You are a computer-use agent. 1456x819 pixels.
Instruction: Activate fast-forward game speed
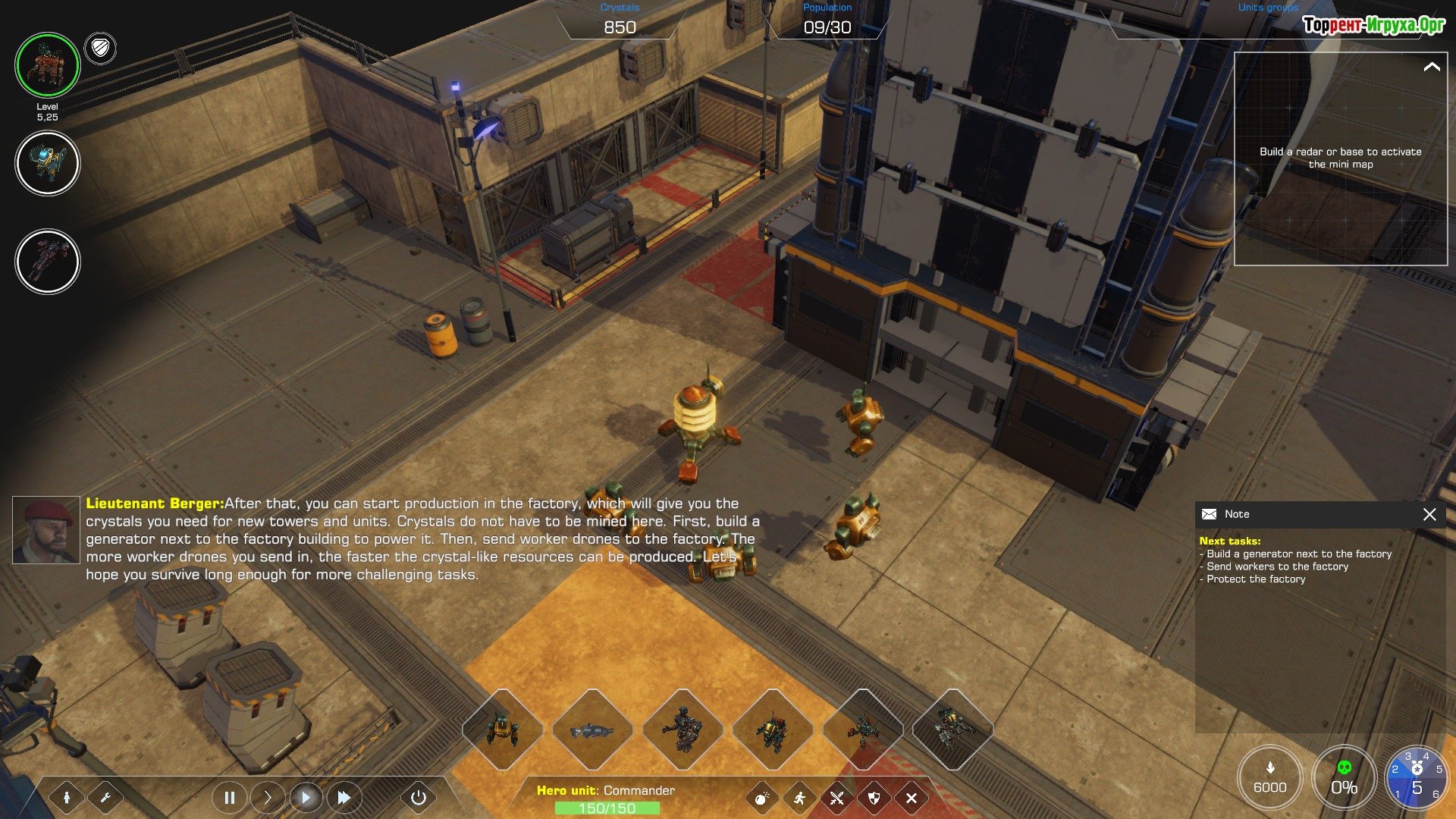point(344,798)
